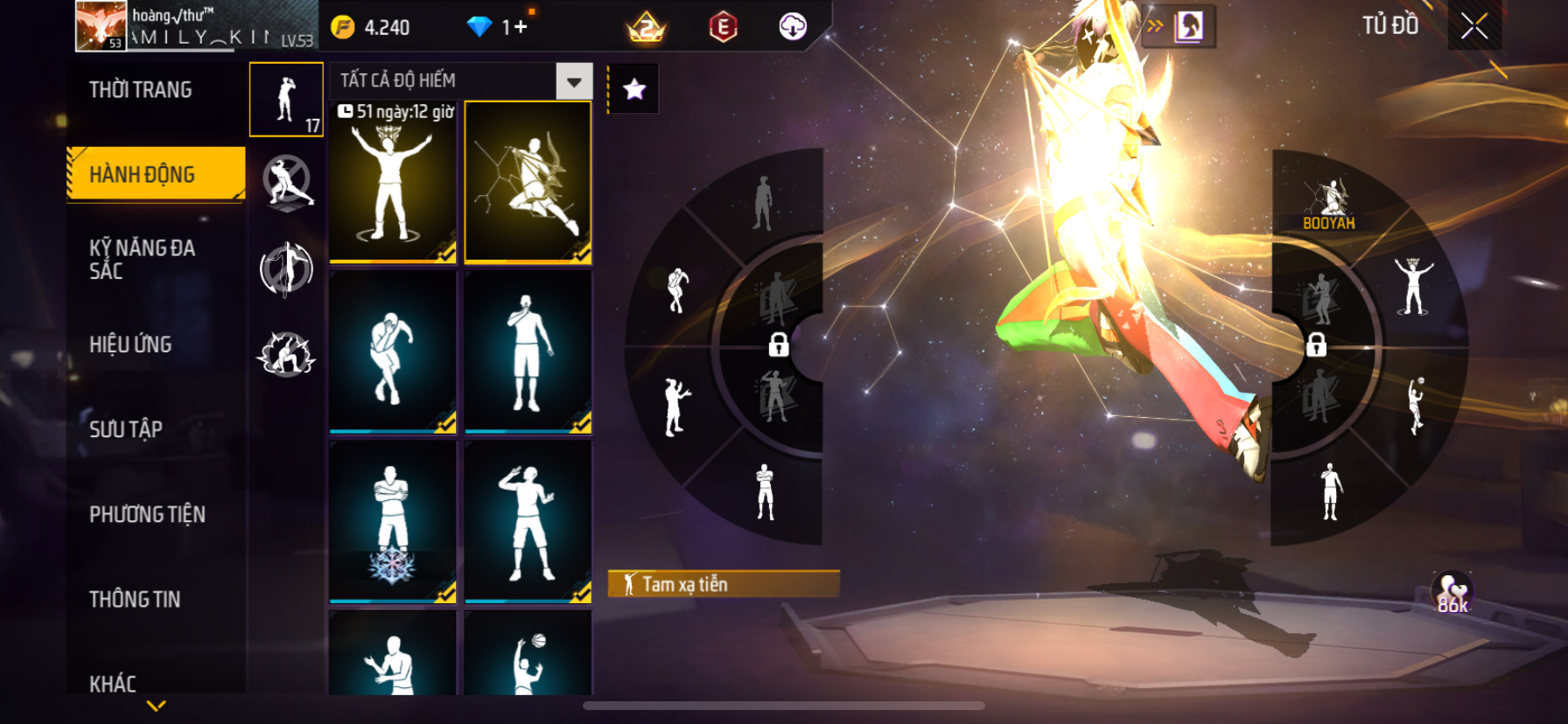Choose the Phương Tiện category
1568x724 pixels.
click(147, 514)
